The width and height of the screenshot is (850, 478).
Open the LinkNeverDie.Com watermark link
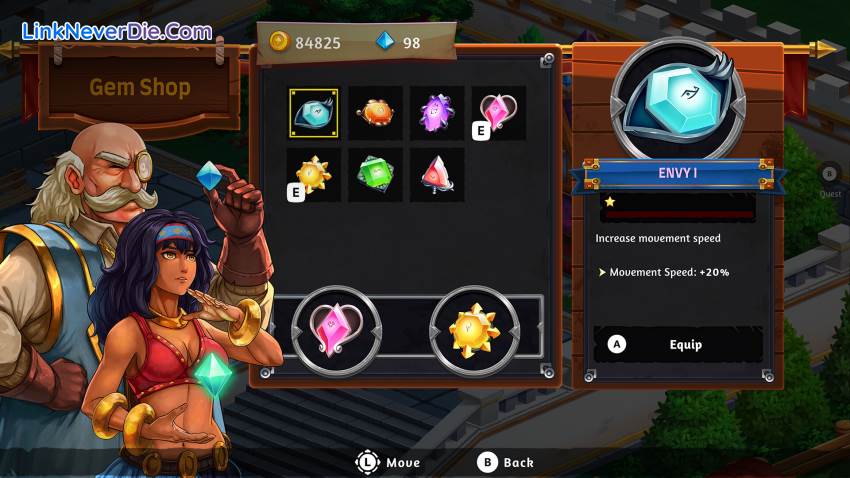[117, 32]
